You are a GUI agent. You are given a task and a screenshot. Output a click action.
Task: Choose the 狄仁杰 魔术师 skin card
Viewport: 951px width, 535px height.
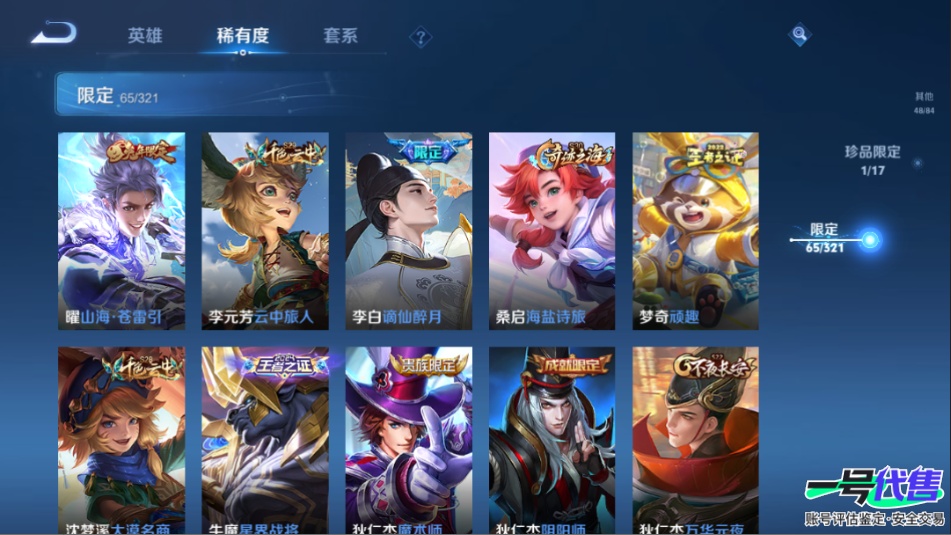click(x=409, y=441)
